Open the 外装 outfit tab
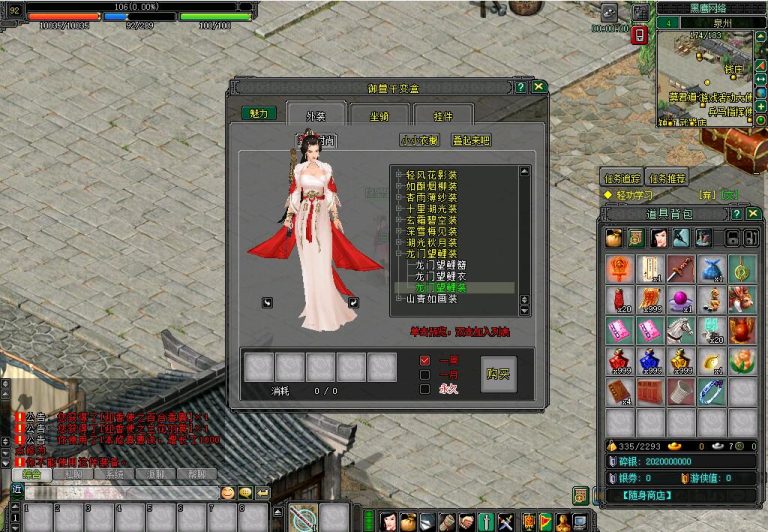The width and height of the screenshot is (768, 532). coord(316,115)
